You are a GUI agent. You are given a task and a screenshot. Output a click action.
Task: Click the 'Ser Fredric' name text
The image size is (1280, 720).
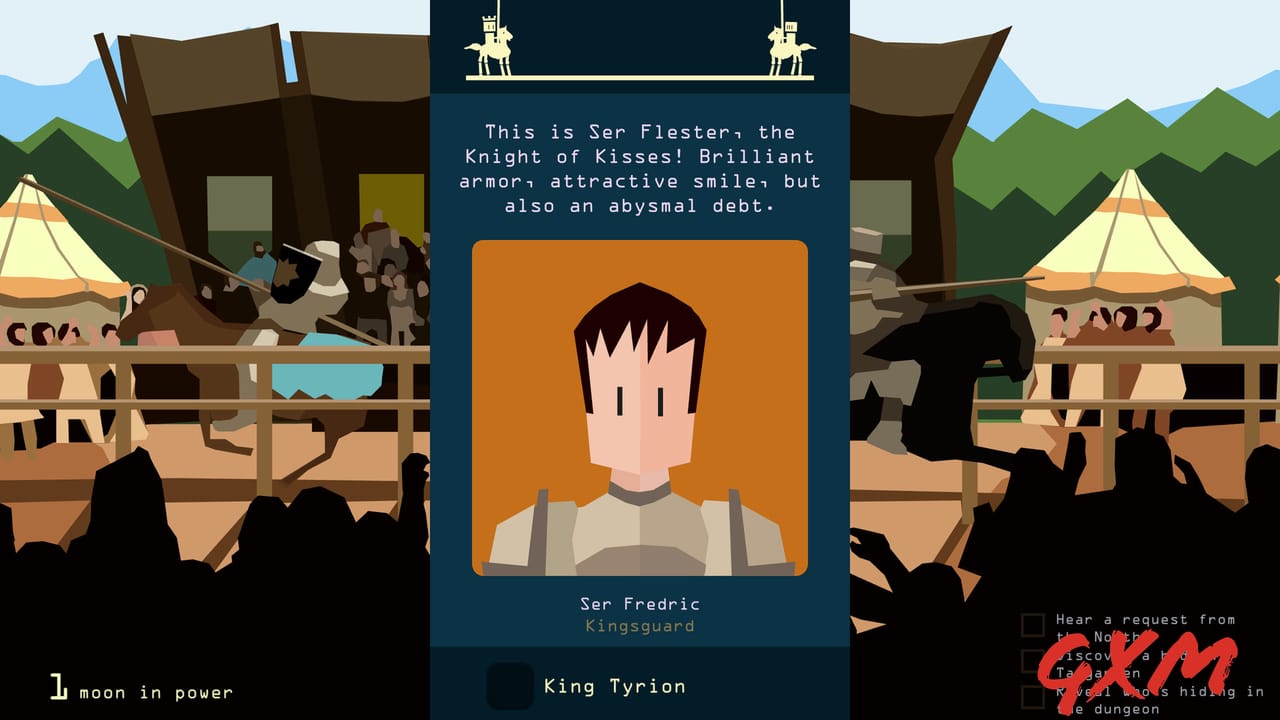point(640,603)
